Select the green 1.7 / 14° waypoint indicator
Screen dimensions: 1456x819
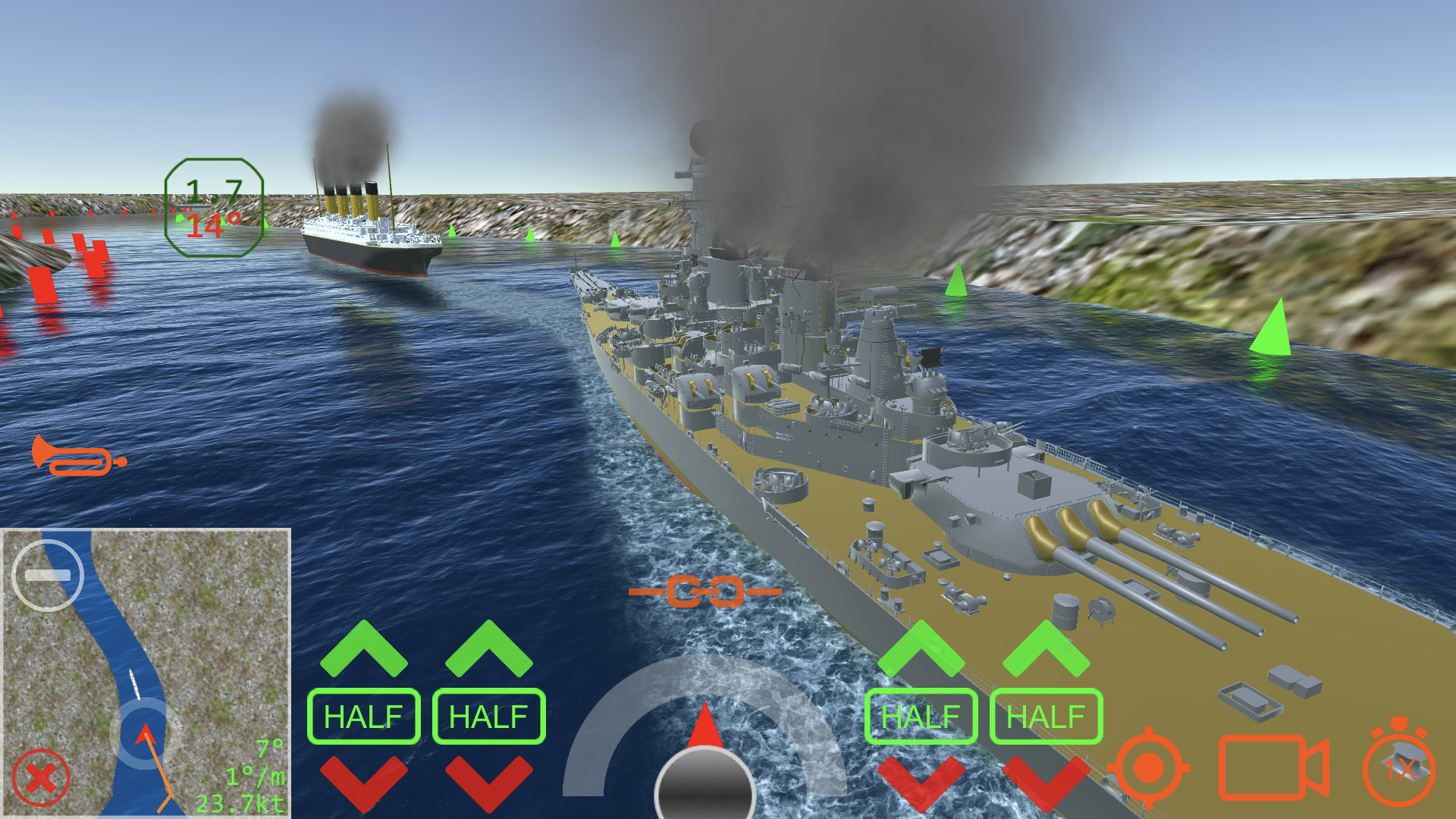point(213,206)
